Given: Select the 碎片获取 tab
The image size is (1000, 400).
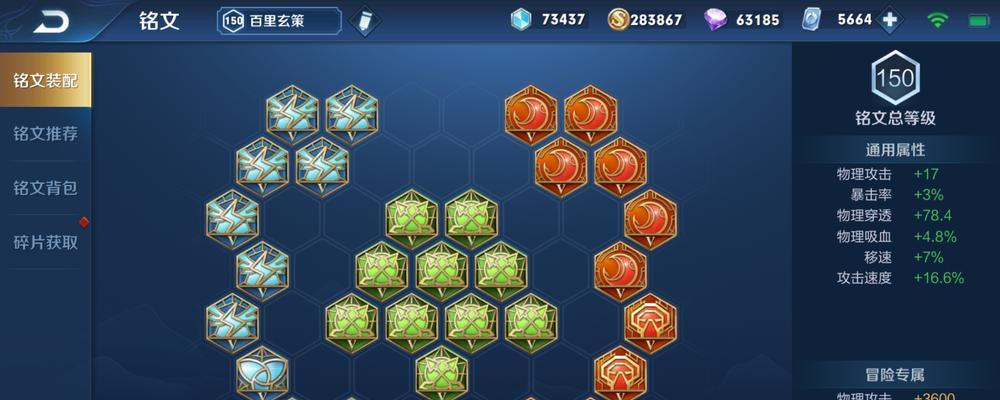Looking at the screenshot, I should (x=45, y=242).
